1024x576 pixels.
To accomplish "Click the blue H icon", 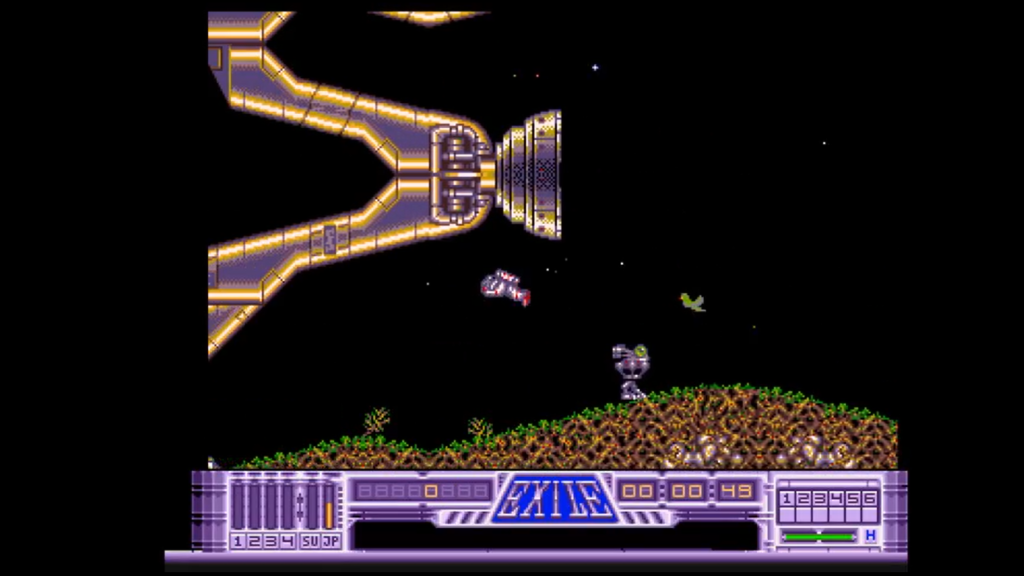I will [870, 536].
